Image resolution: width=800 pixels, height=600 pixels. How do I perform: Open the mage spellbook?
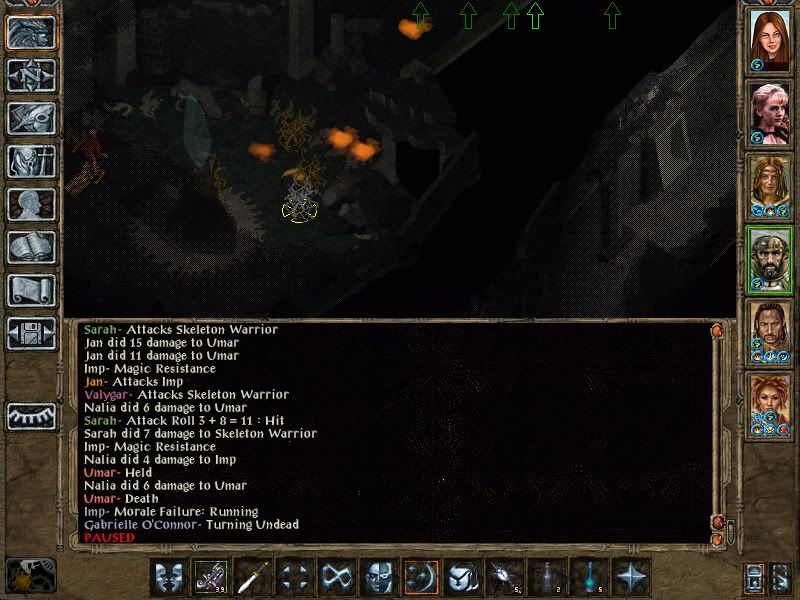point(32,247)
